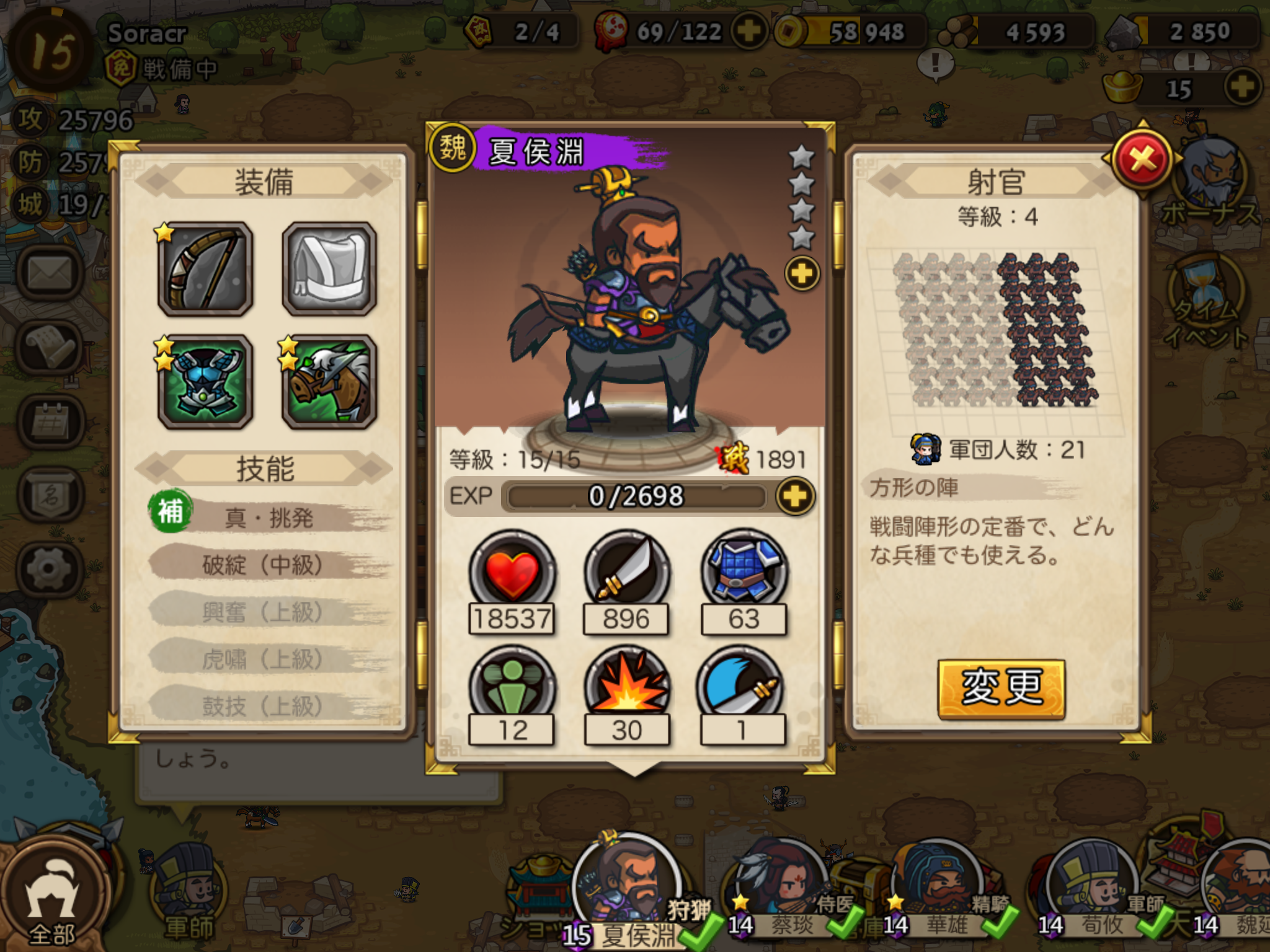
Task: Click the 変更 formation change button
Action: 1001,688
